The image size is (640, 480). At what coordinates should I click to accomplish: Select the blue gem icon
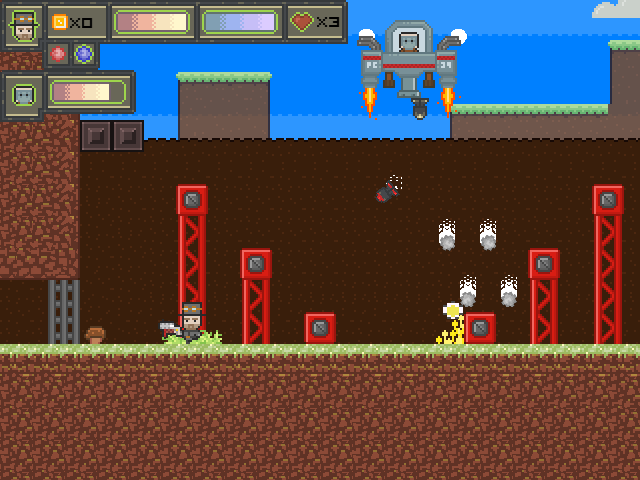pos(84,54)
